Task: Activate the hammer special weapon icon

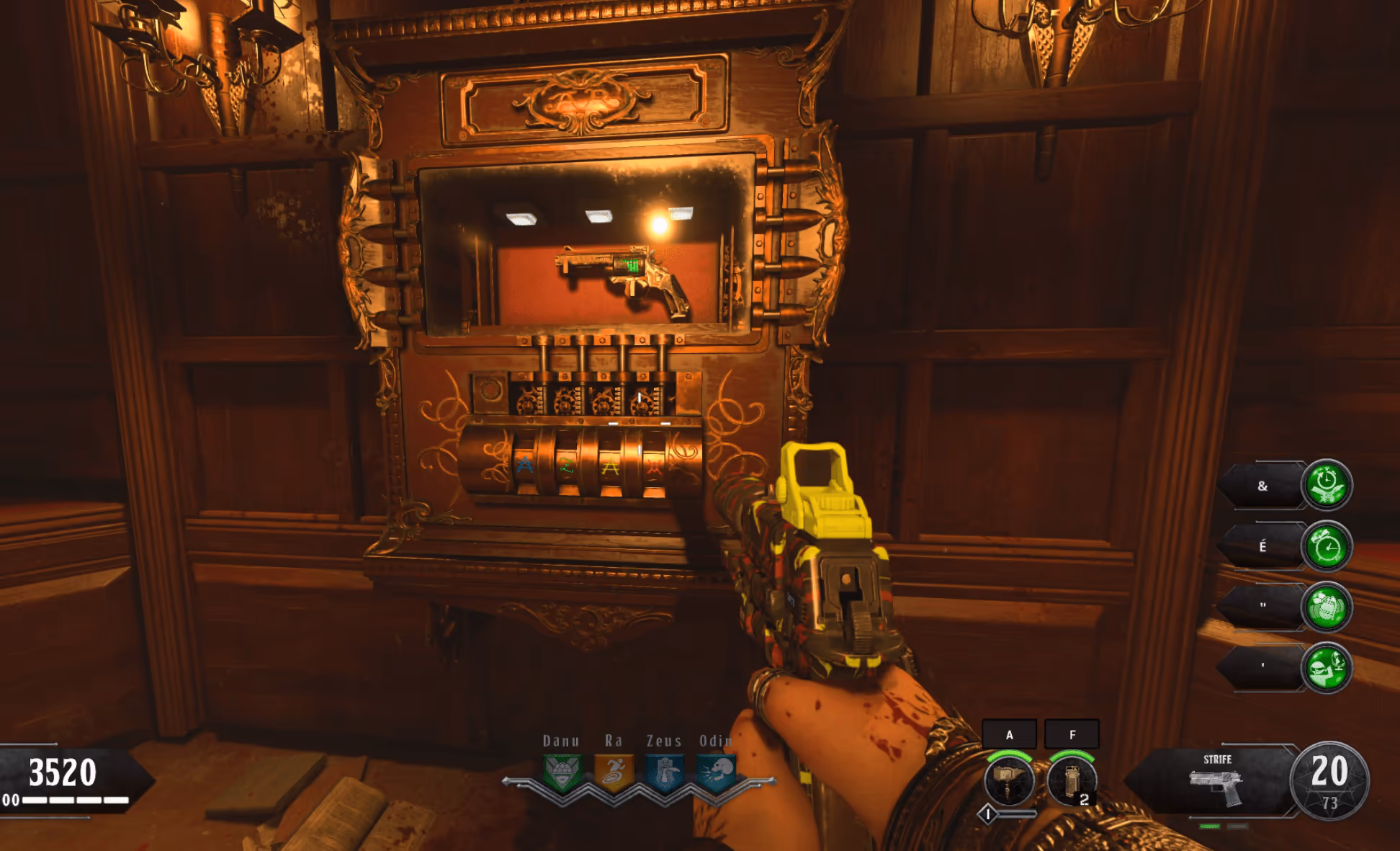Action: (x=1009, y=781)
